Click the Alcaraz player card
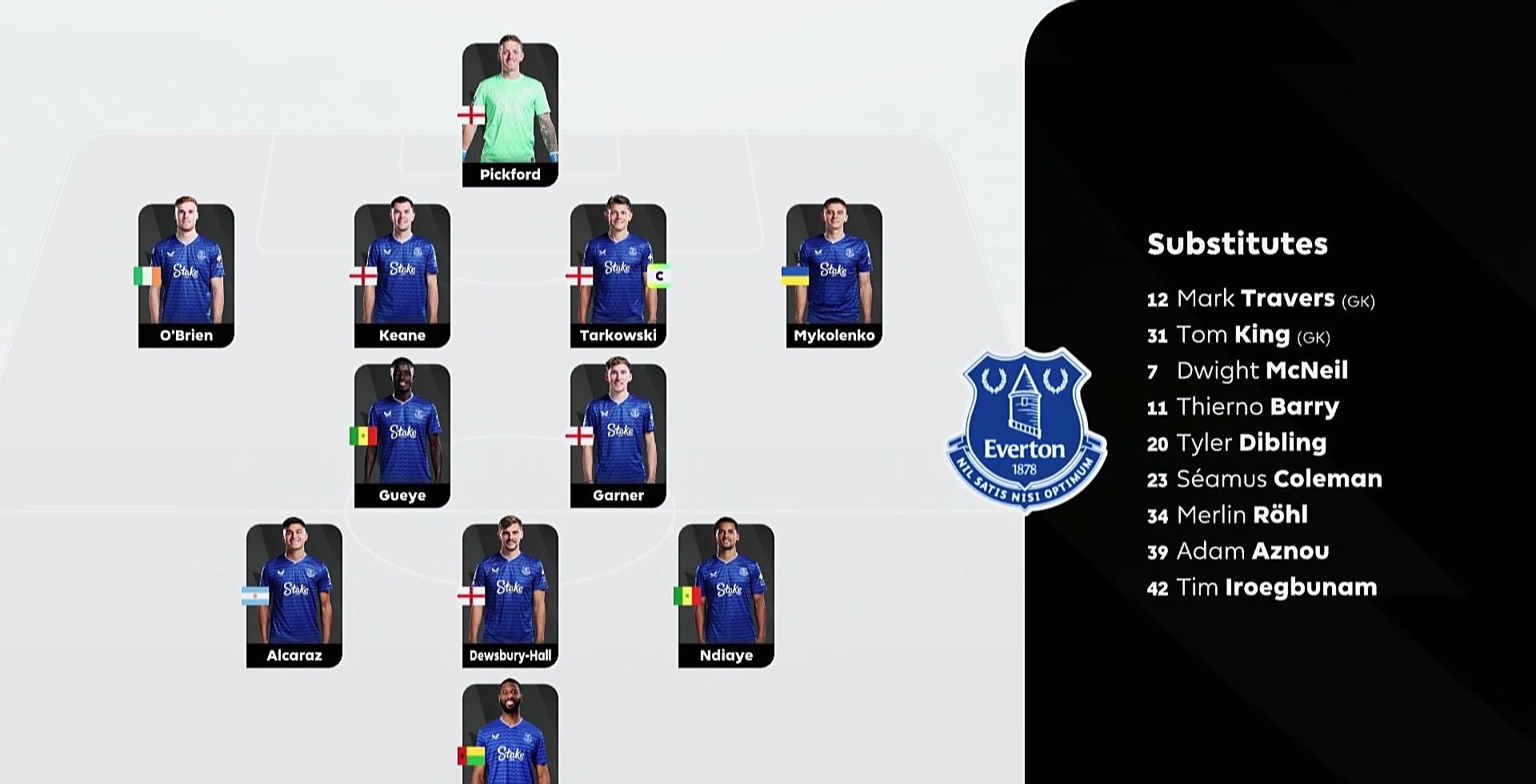Viewport: 1536px width, 784px height. [294, 595]
